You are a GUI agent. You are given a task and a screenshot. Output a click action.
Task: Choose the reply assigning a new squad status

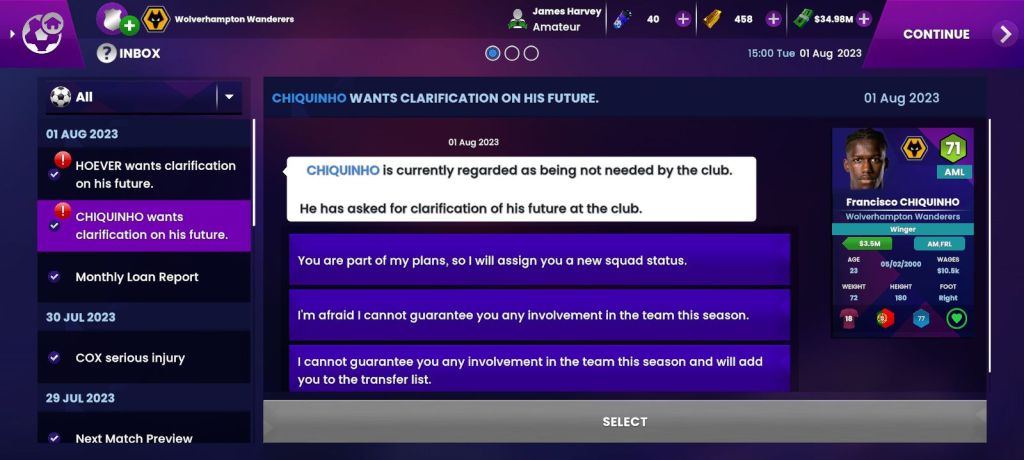(x=539, y=261)
